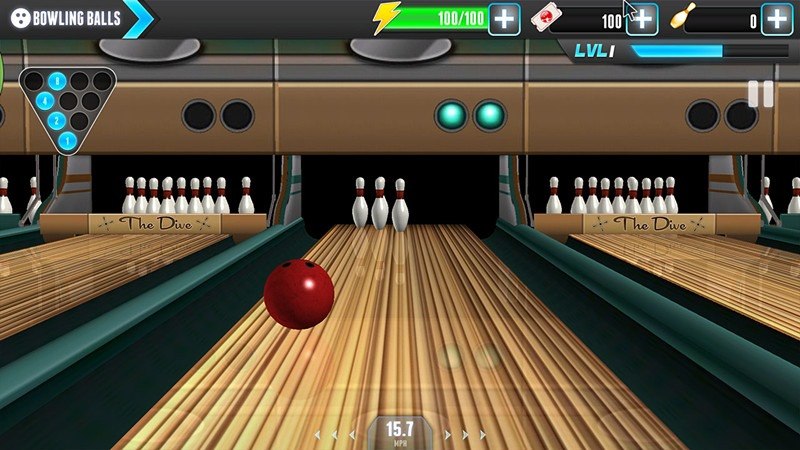Add more bowling pins currency
The height and width of the screenshot is (450, 800).
[x=777, y=19]
